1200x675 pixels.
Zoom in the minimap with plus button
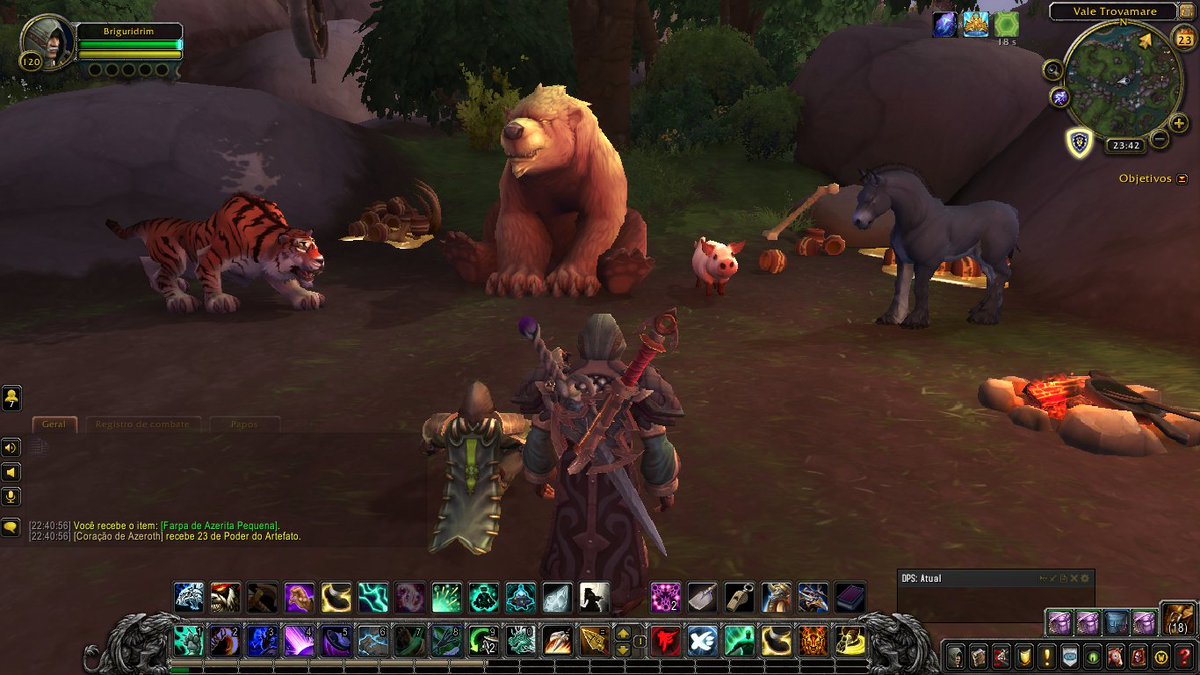click(x=1179, y=123)
